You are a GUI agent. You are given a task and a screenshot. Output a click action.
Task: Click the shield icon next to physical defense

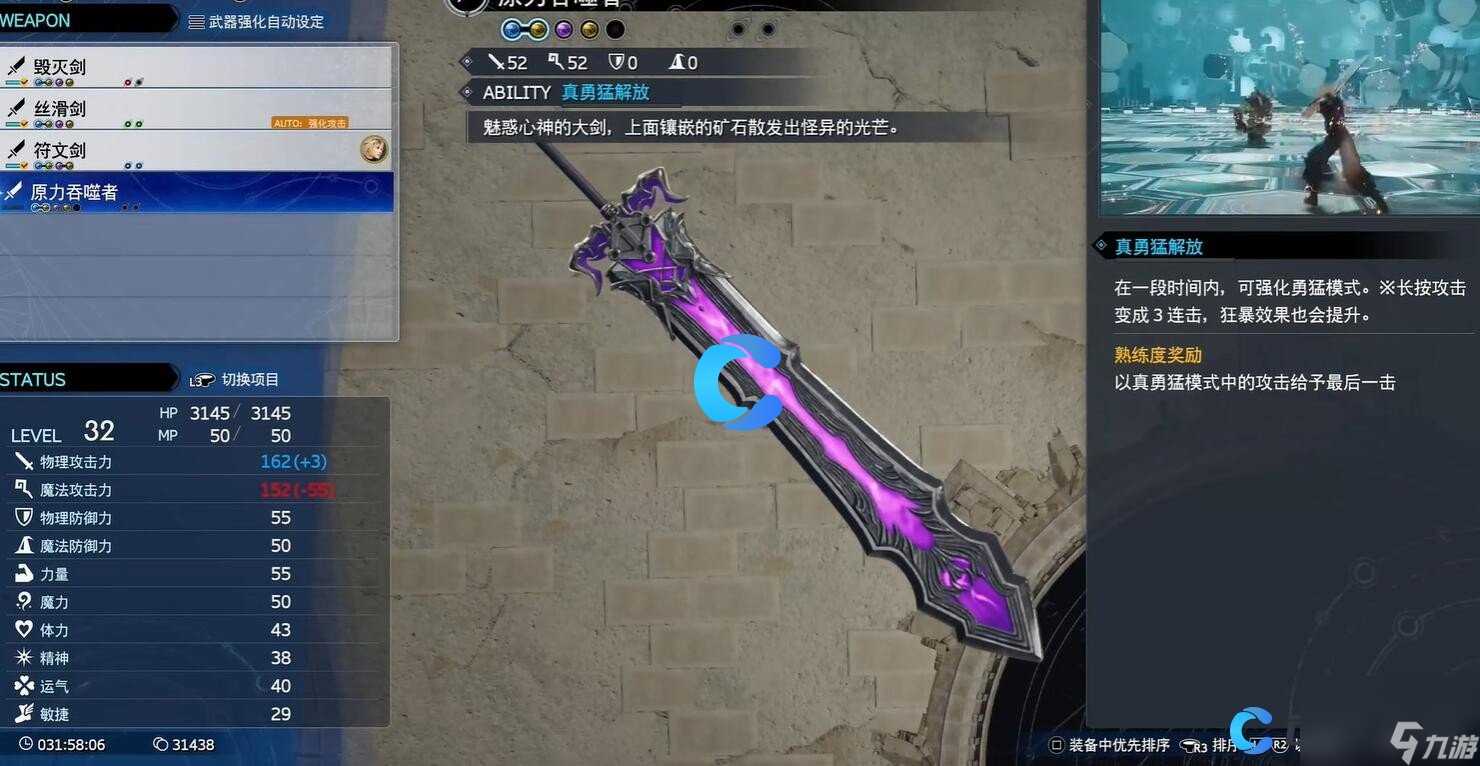pyautogui.click(x=25, y=517)
